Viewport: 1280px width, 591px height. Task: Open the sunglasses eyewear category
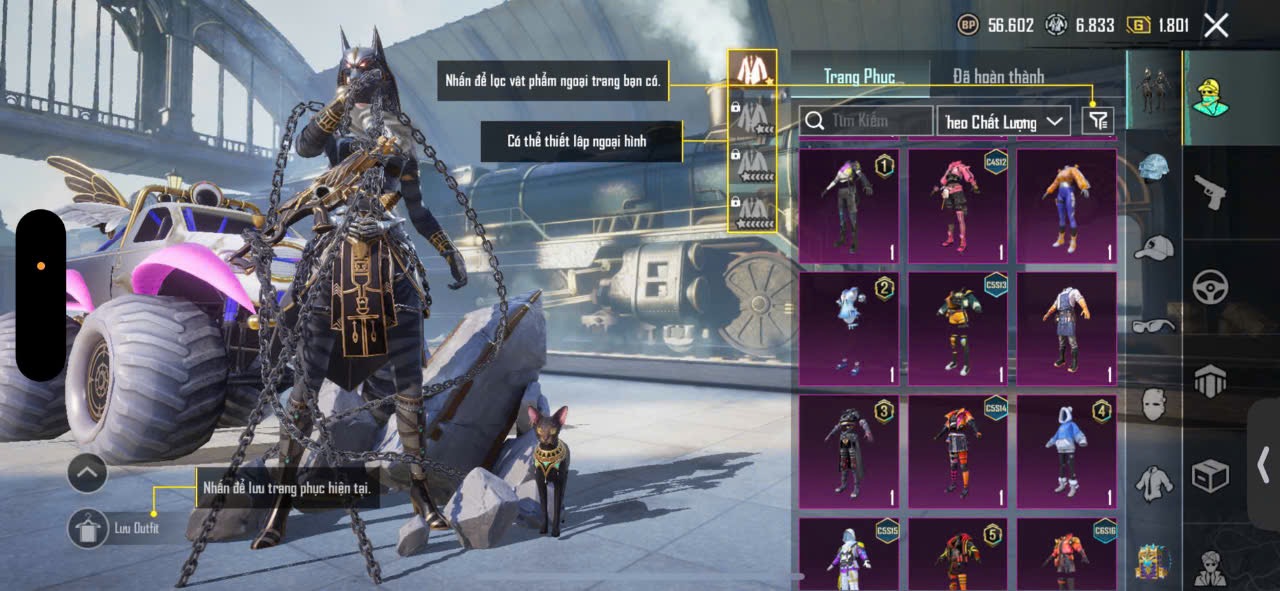pos(1154,326)
